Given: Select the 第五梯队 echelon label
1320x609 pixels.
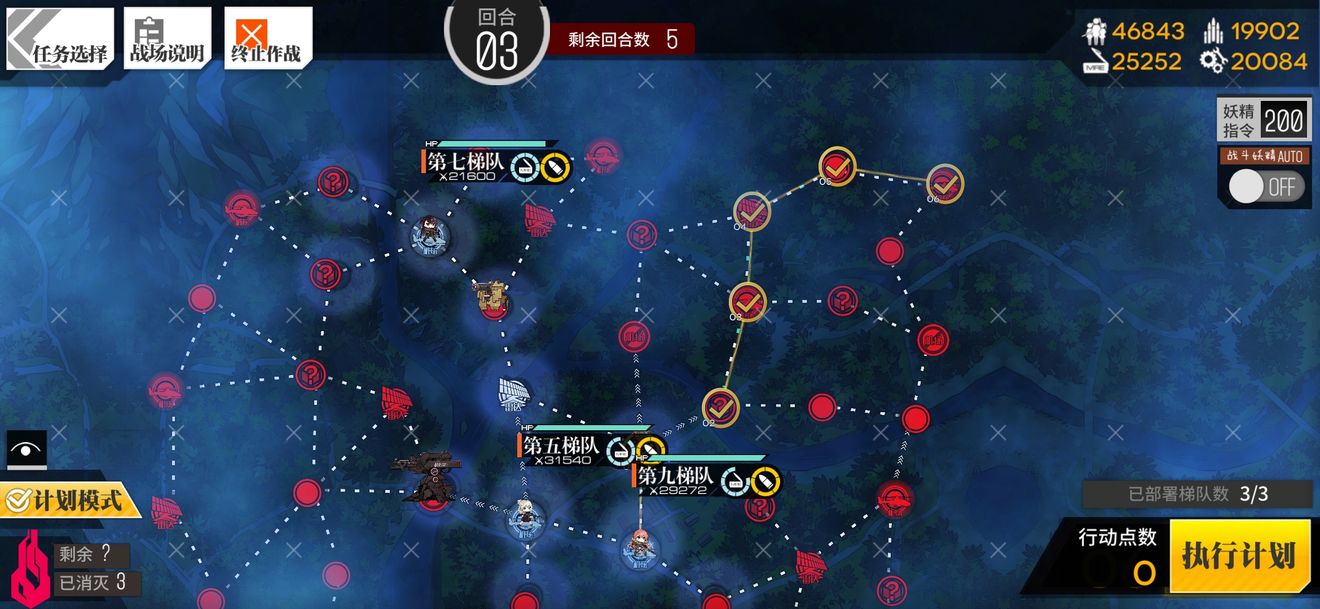Looking at the screenshot, I should tap(561, 447).
